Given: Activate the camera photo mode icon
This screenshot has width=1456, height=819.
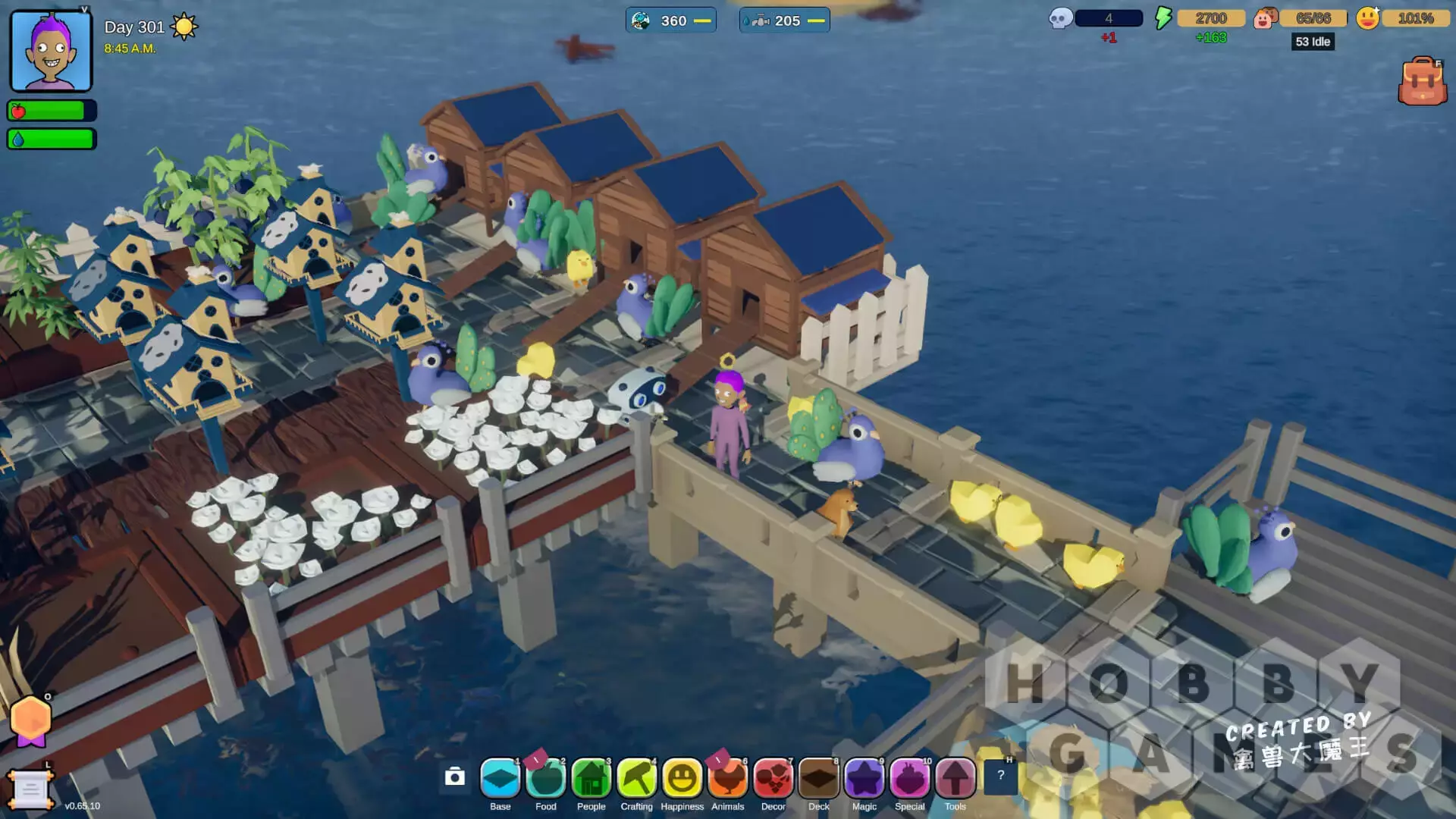Looking at the screenshot, I should pyautogui.click(x=455, y=777).
